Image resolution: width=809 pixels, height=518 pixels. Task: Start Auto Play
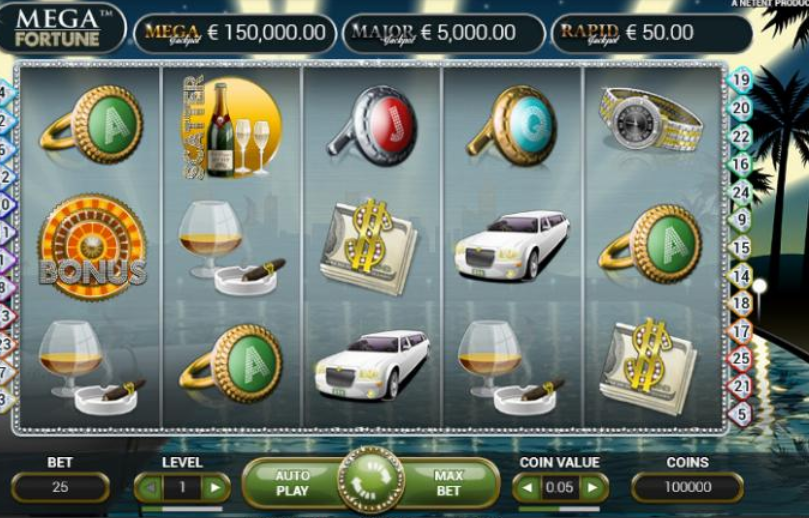292,484
